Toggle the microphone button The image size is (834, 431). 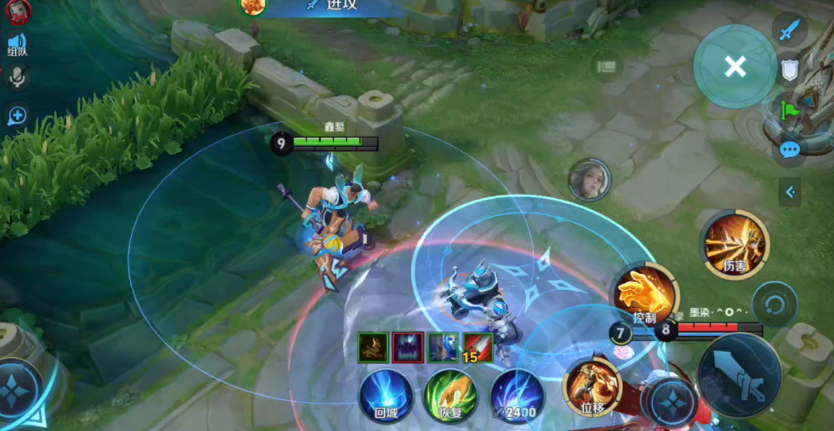pos(17,77)
